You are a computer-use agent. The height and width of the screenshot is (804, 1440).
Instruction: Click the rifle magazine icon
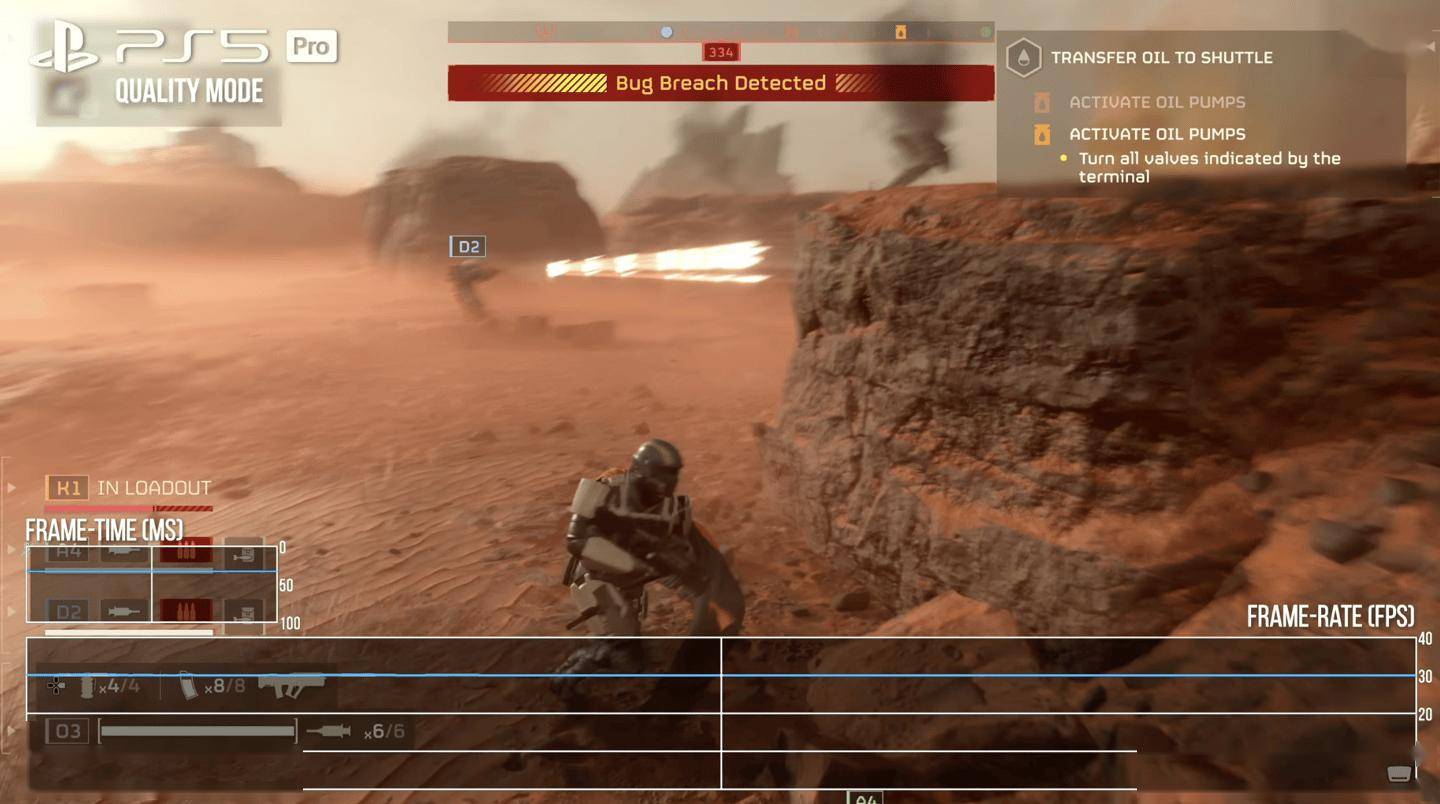tap(188, 686)
